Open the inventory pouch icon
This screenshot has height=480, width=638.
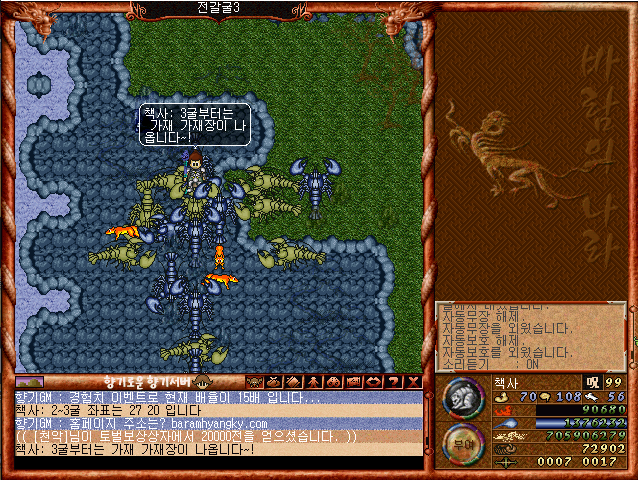(275, 382)
